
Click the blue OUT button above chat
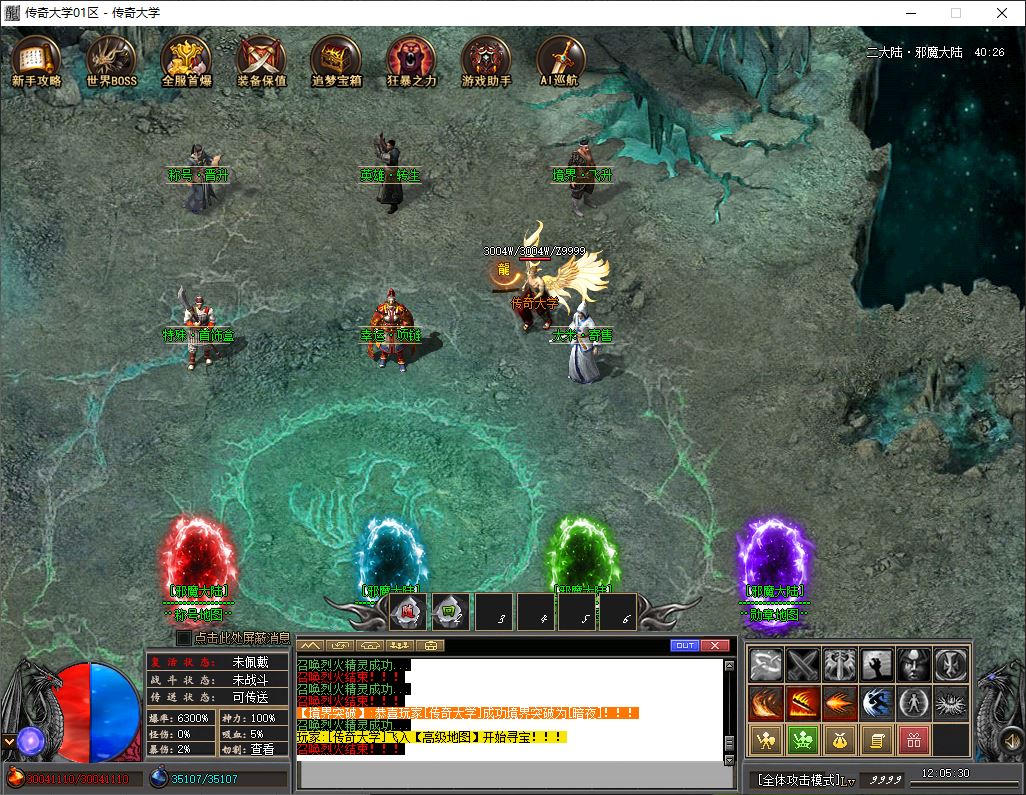point(685,646)
